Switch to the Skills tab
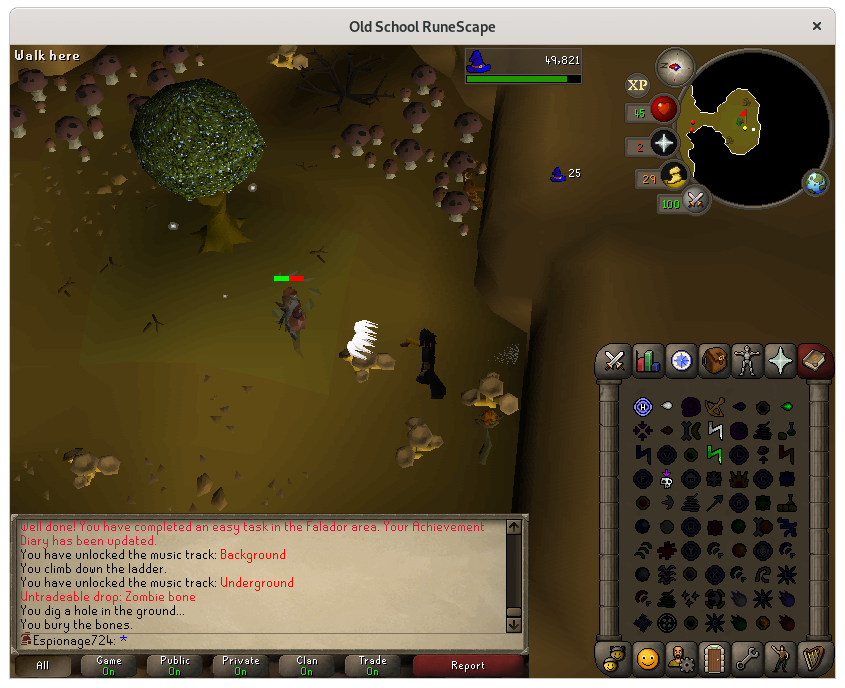The image size is (845, 688). pos(648,360)
